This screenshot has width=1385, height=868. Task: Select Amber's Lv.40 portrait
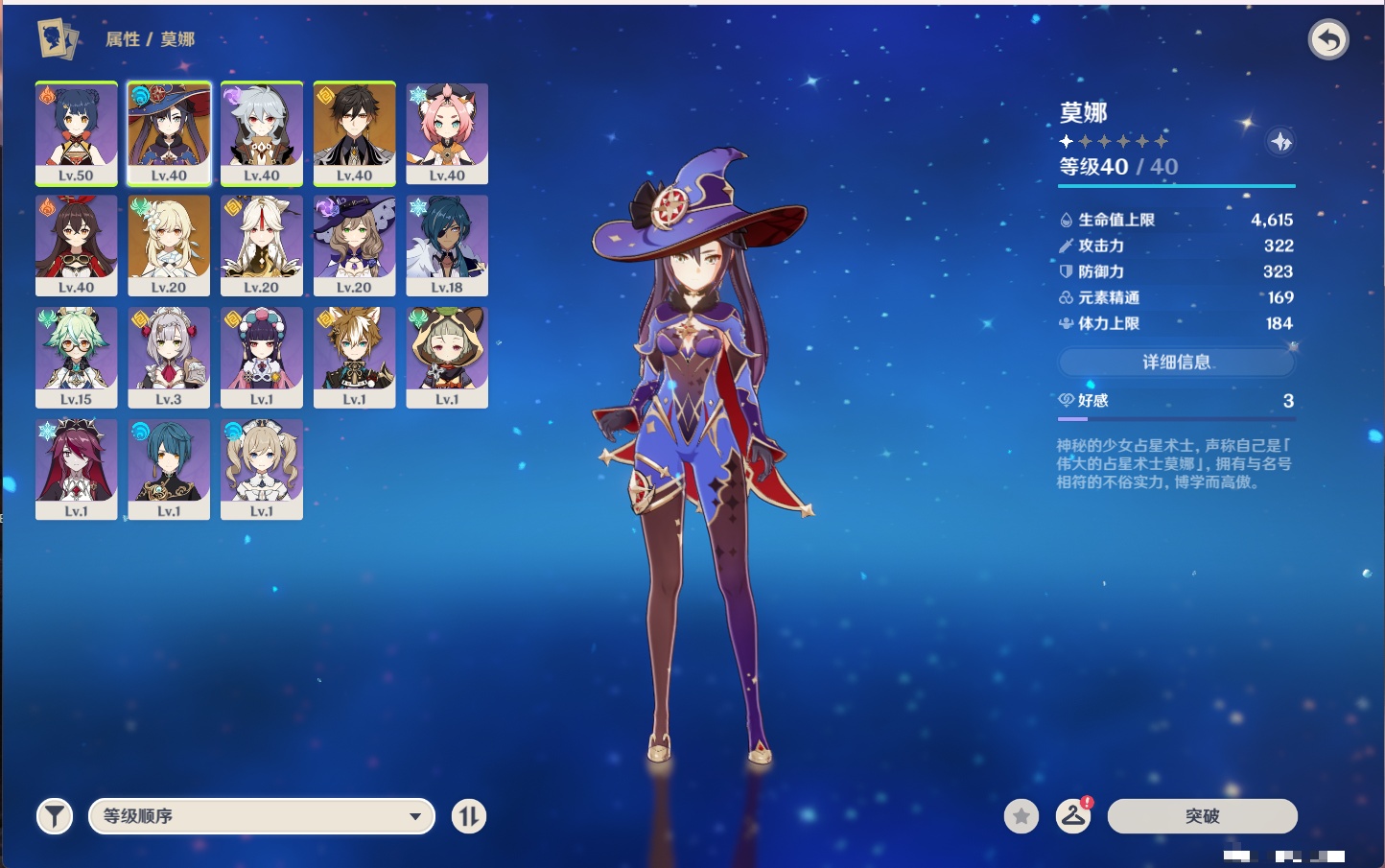(x=76, y=245)
